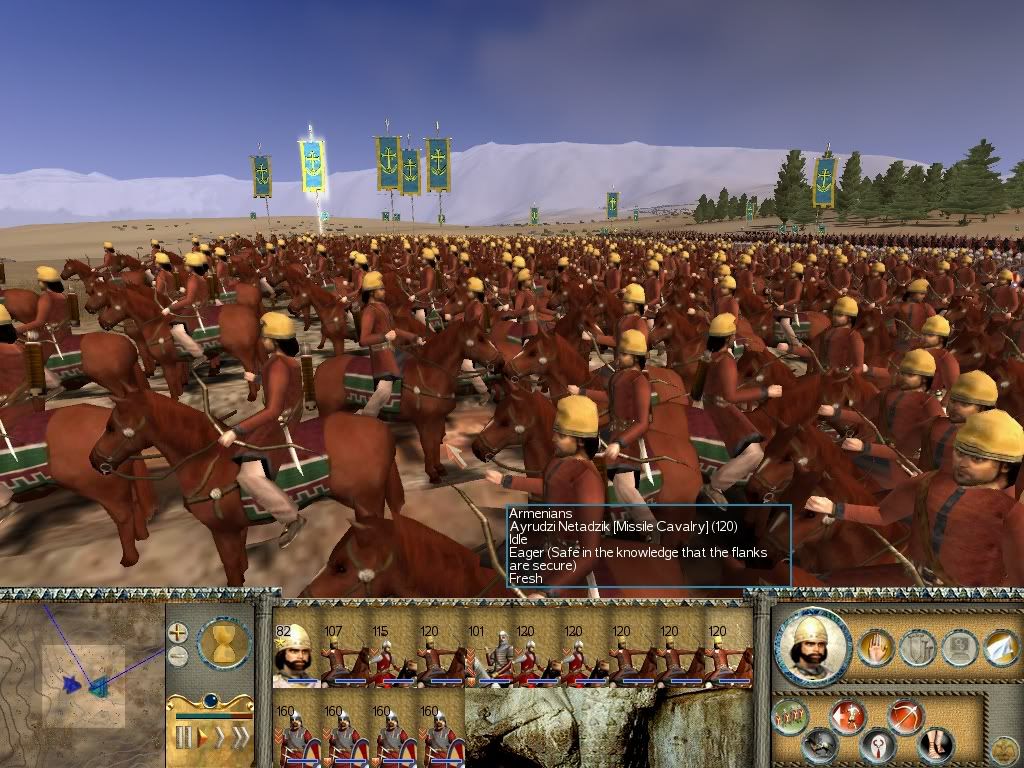Viewport: 1024px width, 768px height.
Task: Toggle the run mode feet icon
Action: pos(934,744)
